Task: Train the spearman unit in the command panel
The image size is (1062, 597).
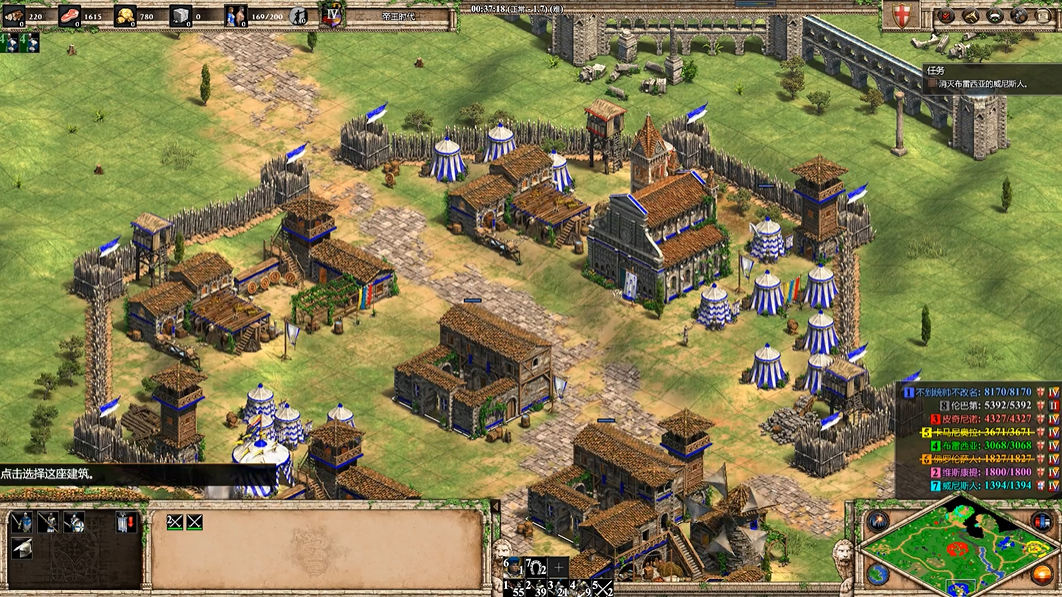Action: coord(47,522)
